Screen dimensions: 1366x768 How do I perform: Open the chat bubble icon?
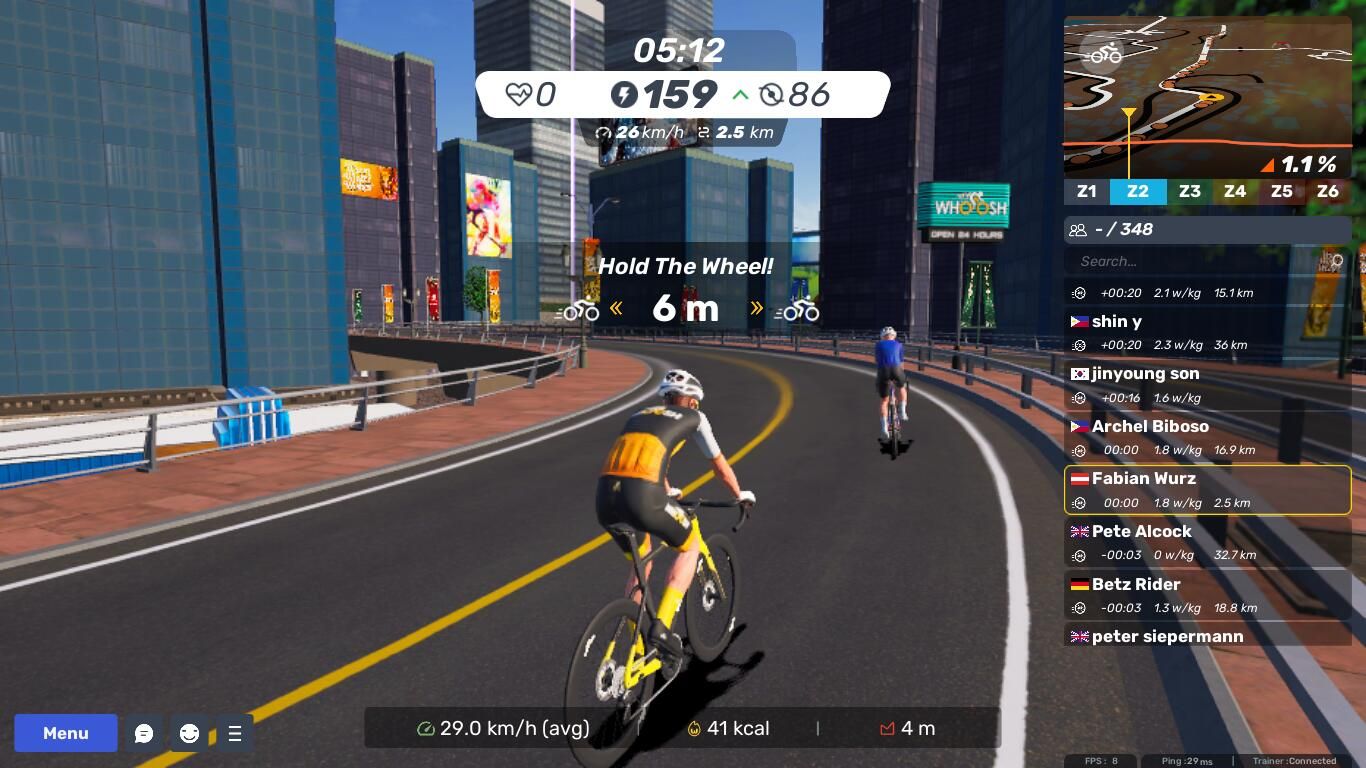[144, 734]
